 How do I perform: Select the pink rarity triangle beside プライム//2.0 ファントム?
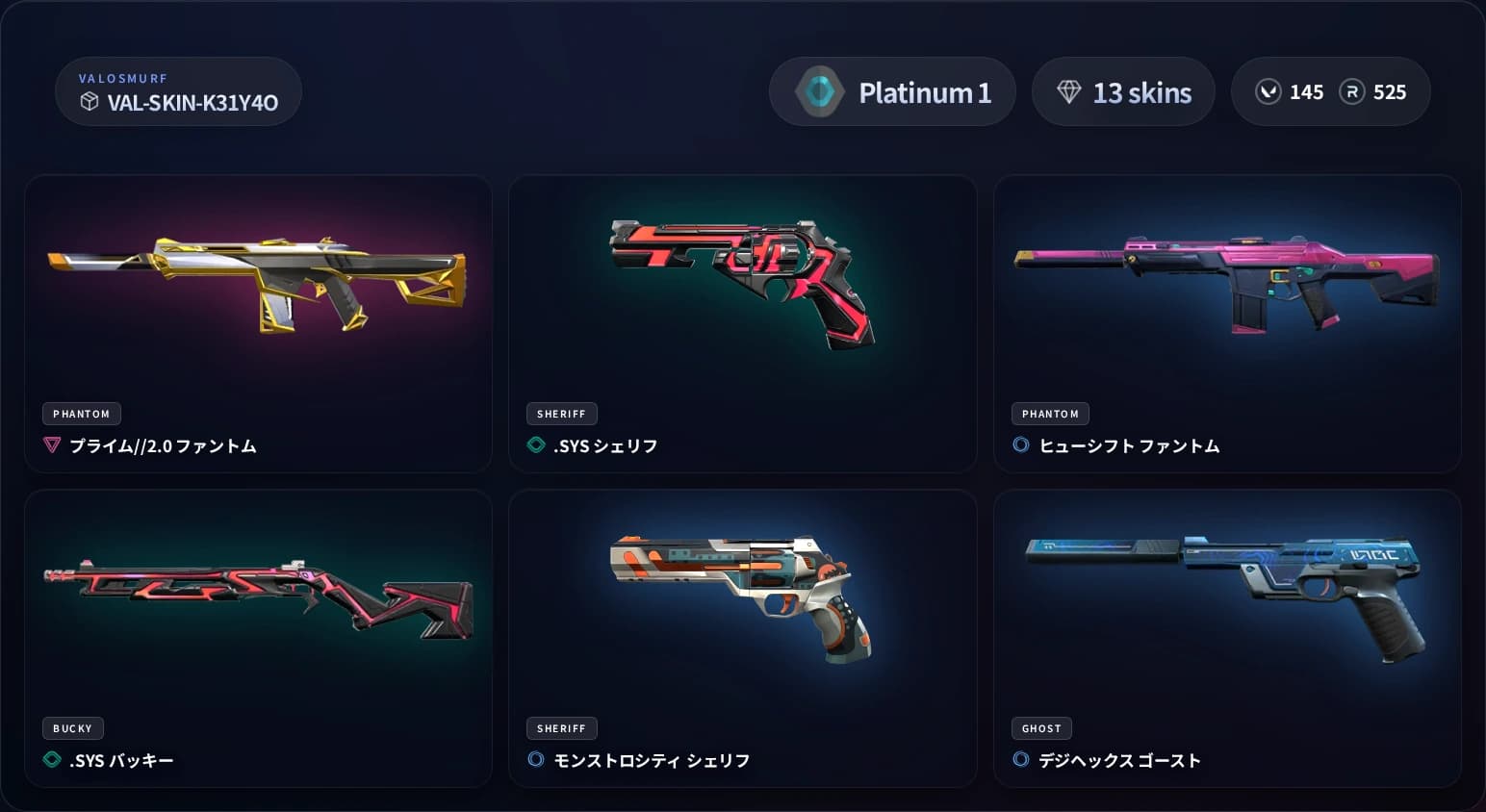(52, 445)
